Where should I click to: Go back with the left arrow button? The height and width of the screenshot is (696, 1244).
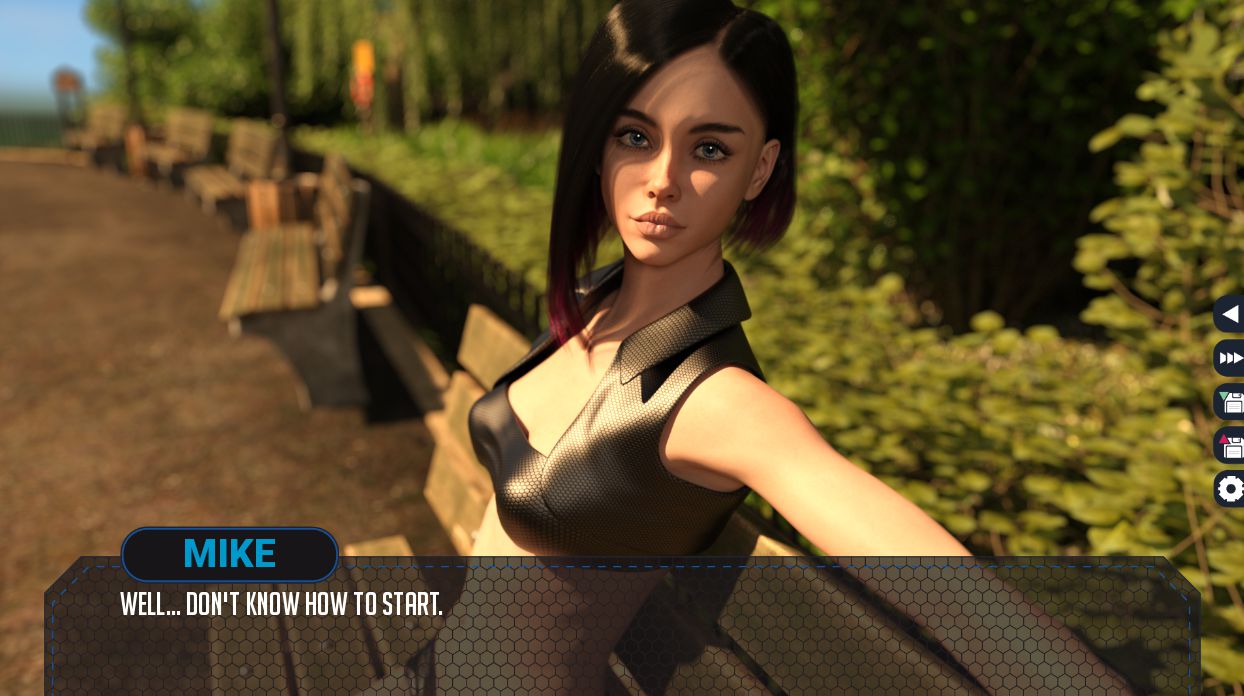(x=1230, y=314)
